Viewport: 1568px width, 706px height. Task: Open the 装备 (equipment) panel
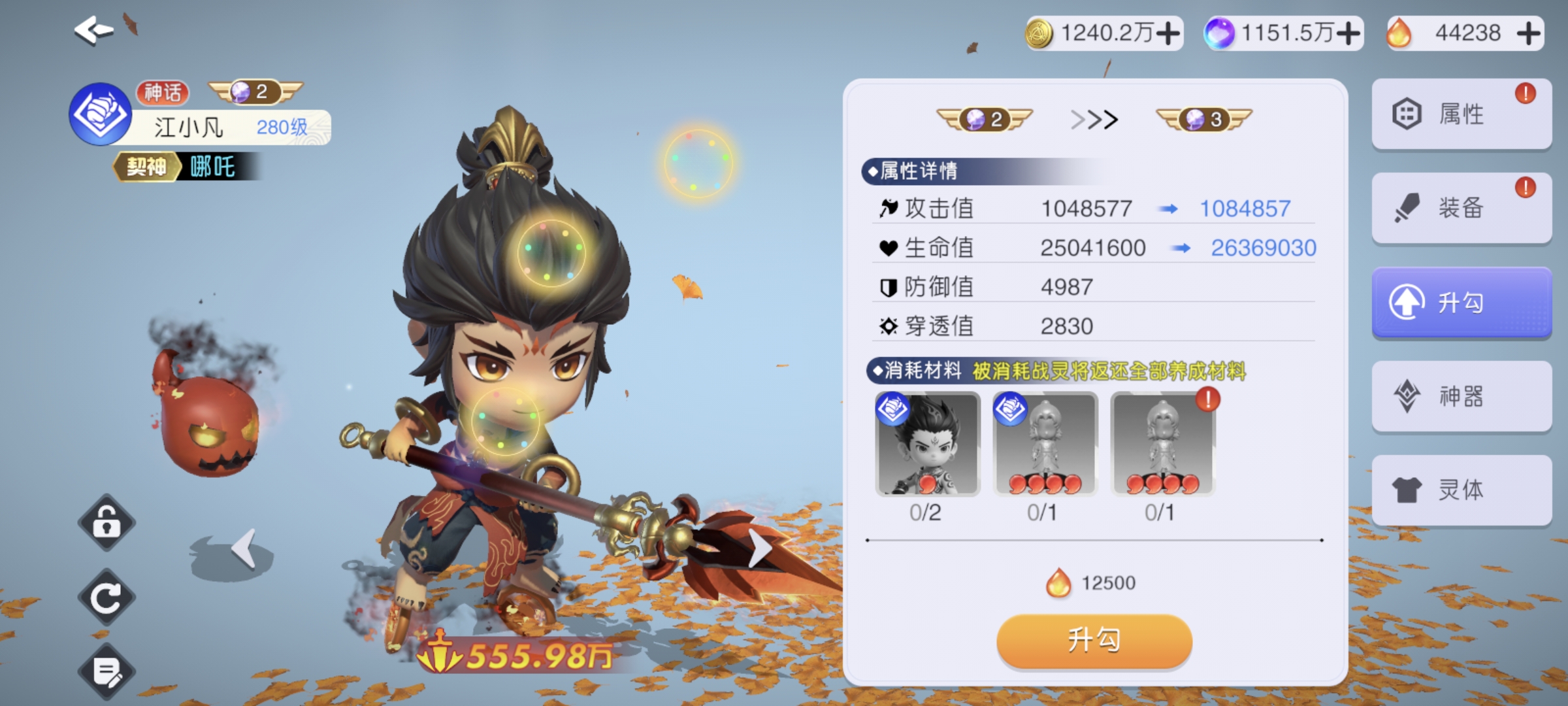pyautogui.click(x=1462, y=207)
